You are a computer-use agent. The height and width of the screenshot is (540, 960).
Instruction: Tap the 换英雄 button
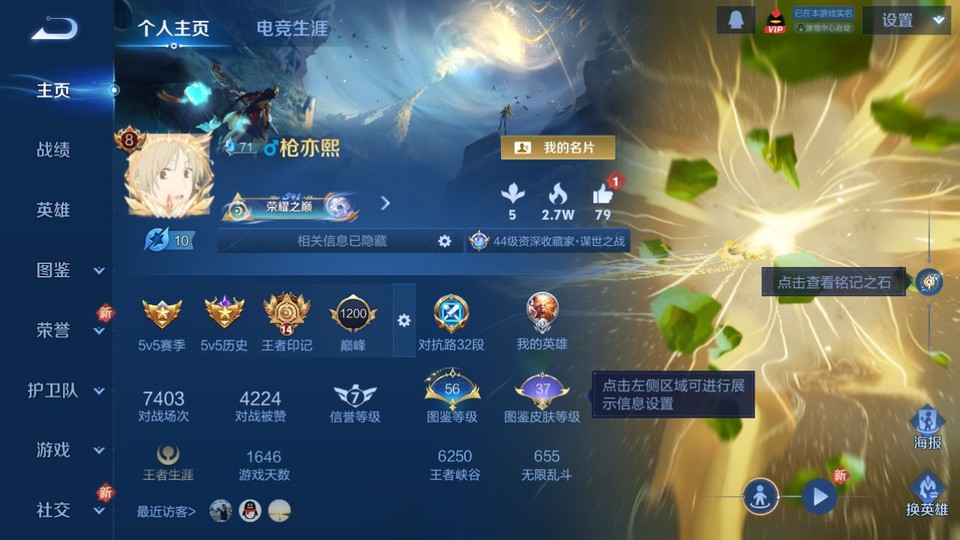[927, 494]
